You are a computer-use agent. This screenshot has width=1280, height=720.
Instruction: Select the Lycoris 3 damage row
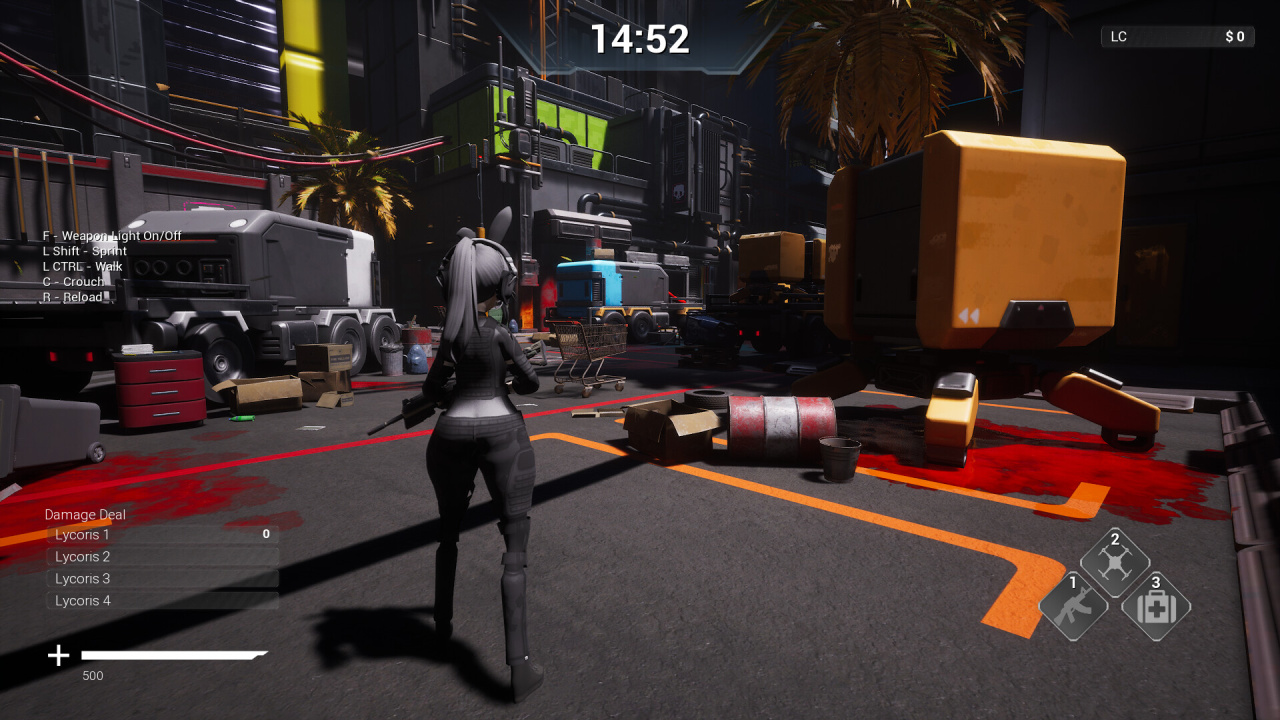click(162, 579)
